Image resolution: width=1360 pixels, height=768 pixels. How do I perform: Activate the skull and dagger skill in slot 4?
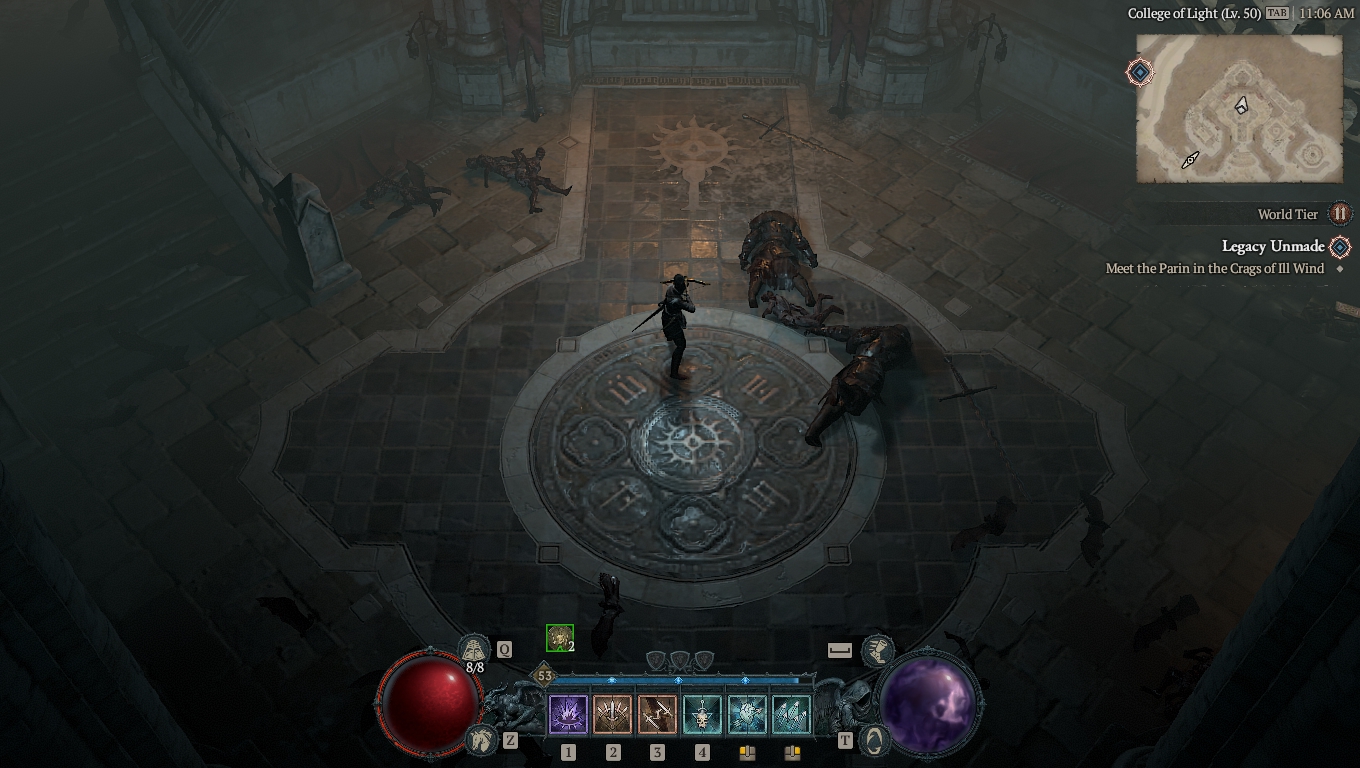click(x=702, y=715)
